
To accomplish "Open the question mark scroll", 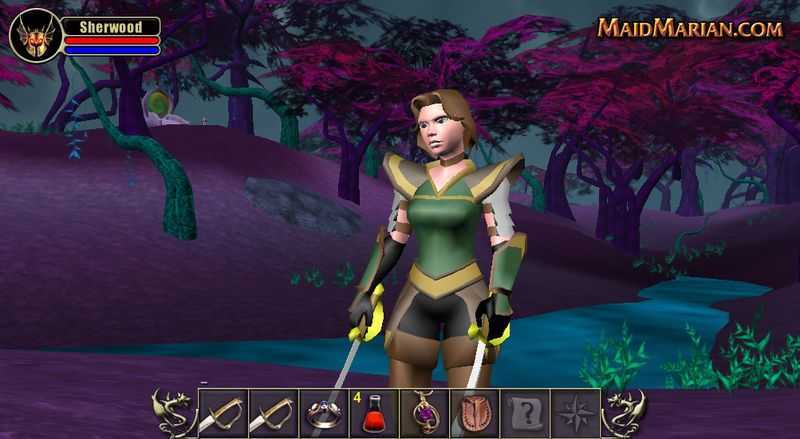I will [525, 413].
